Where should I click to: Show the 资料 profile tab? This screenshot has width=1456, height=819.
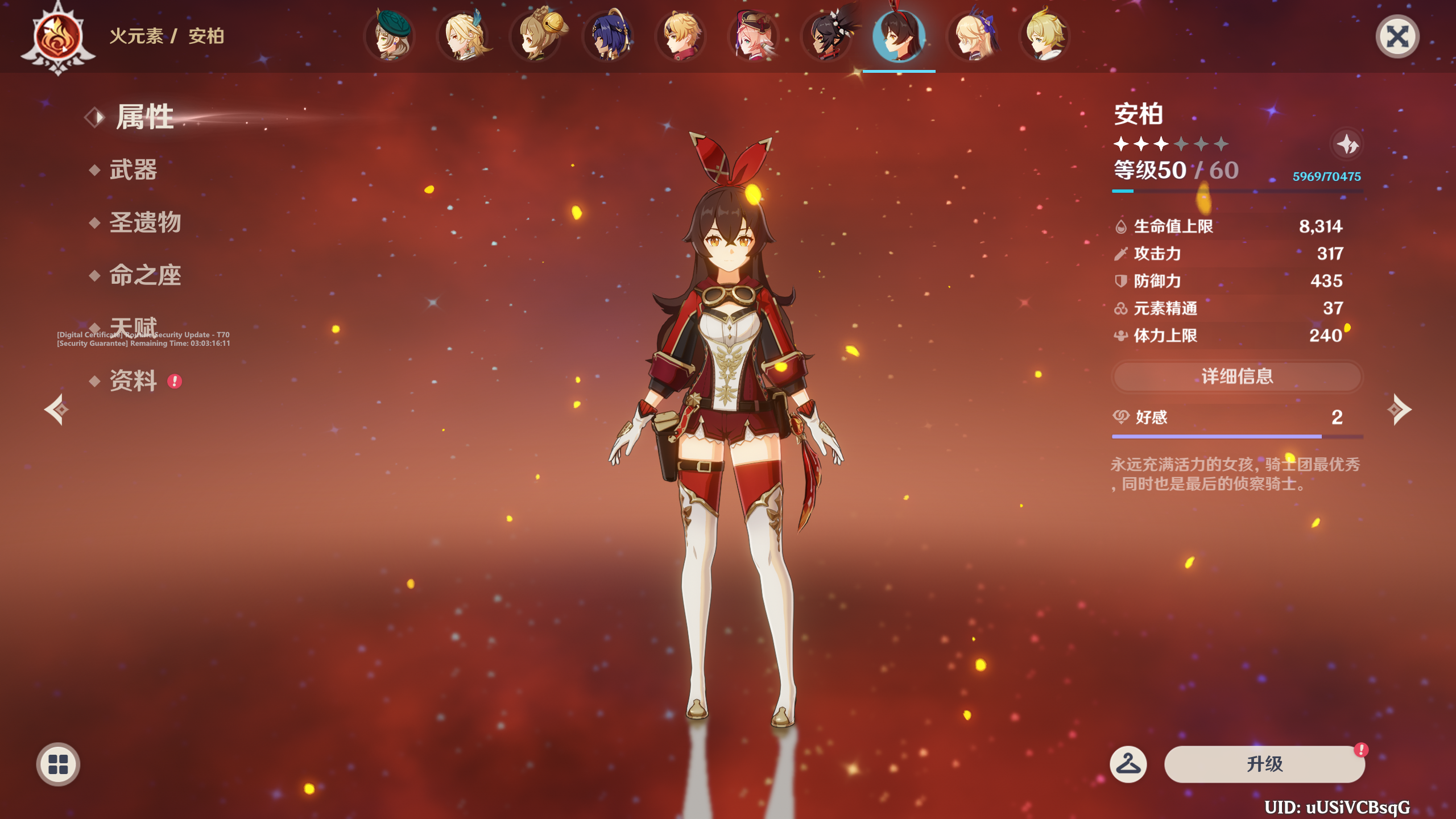coord(133,381)
